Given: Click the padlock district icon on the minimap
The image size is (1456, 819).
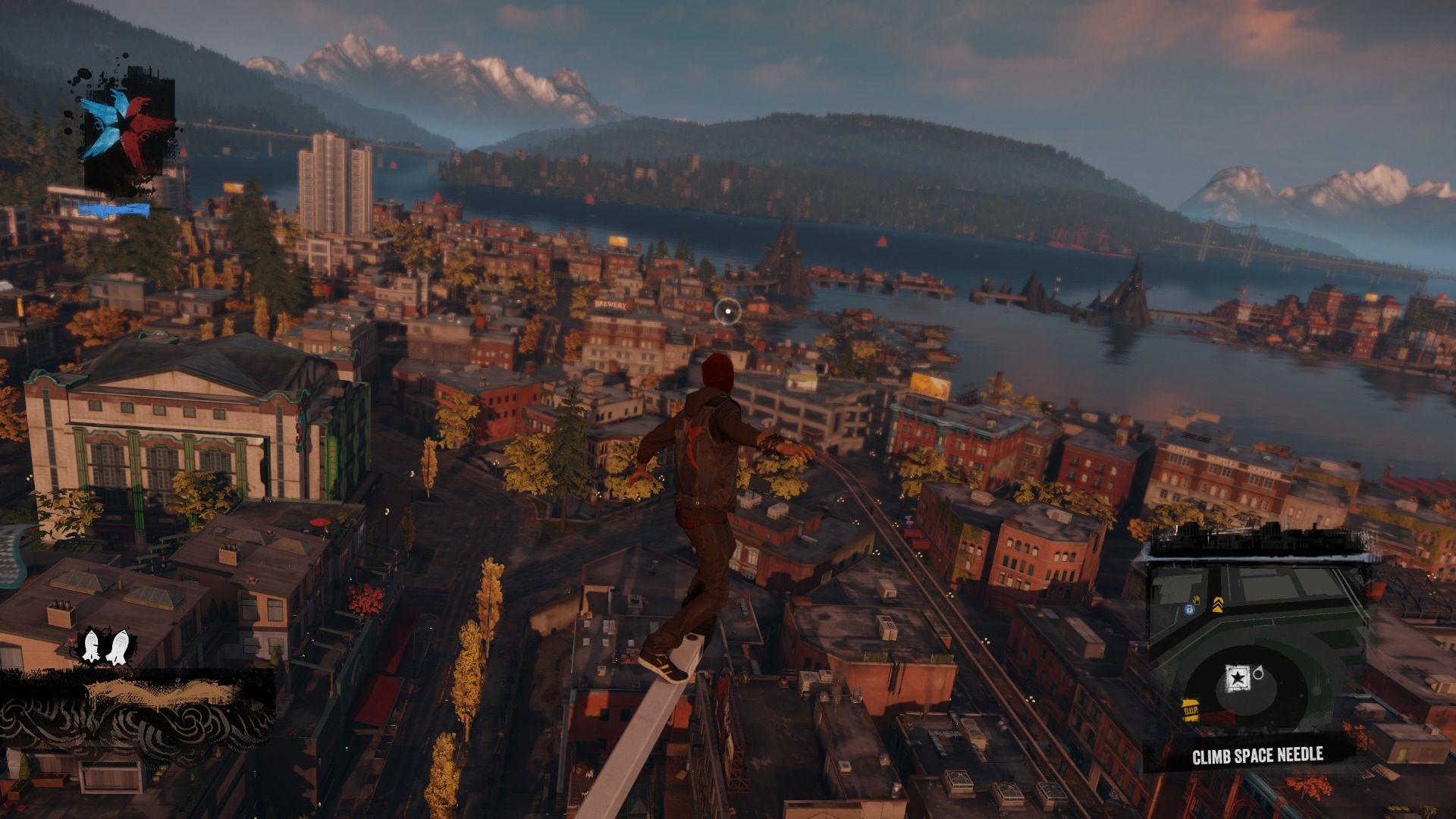Looking at the screenshot, I should (x=1189, y=609).
